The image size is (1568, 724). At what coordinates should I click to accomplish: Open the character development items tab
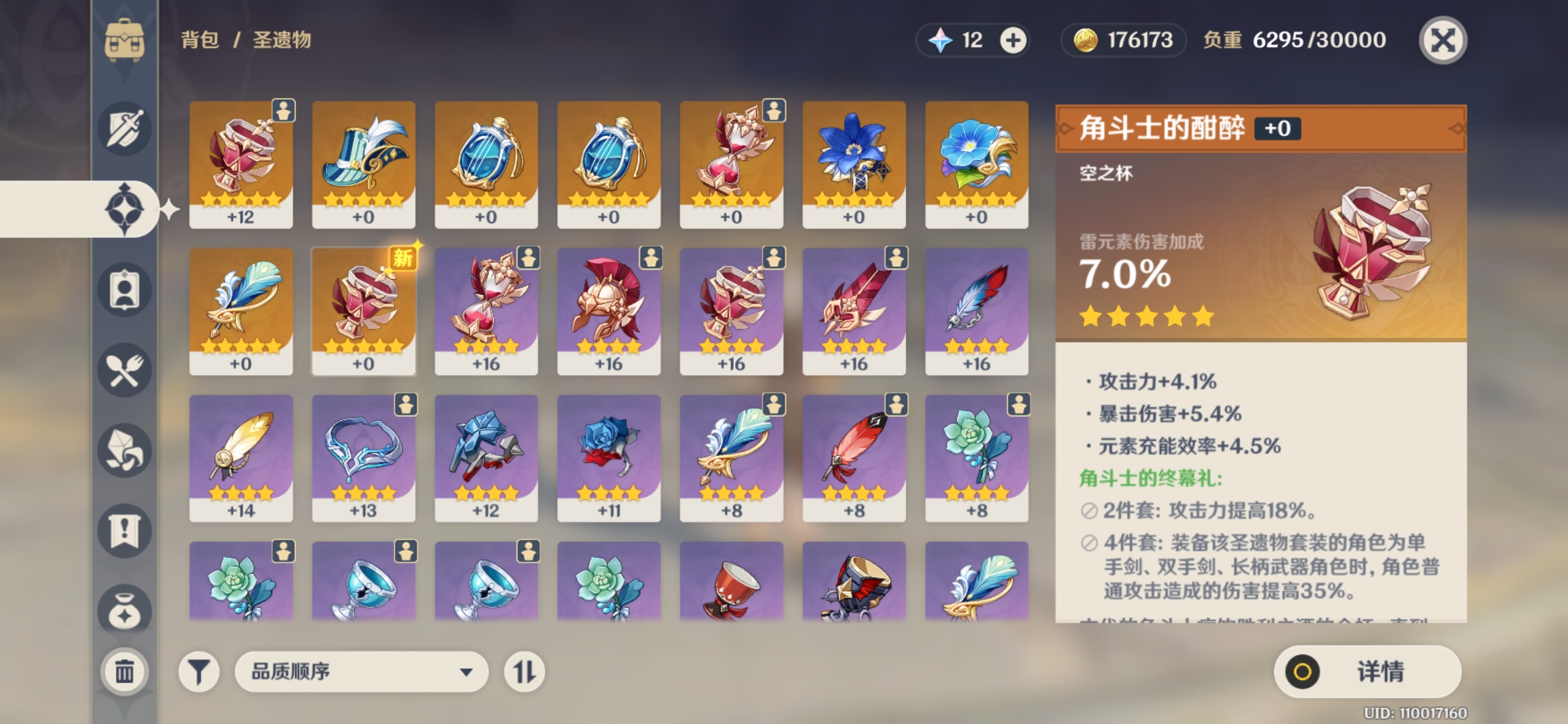click(124, 290)
